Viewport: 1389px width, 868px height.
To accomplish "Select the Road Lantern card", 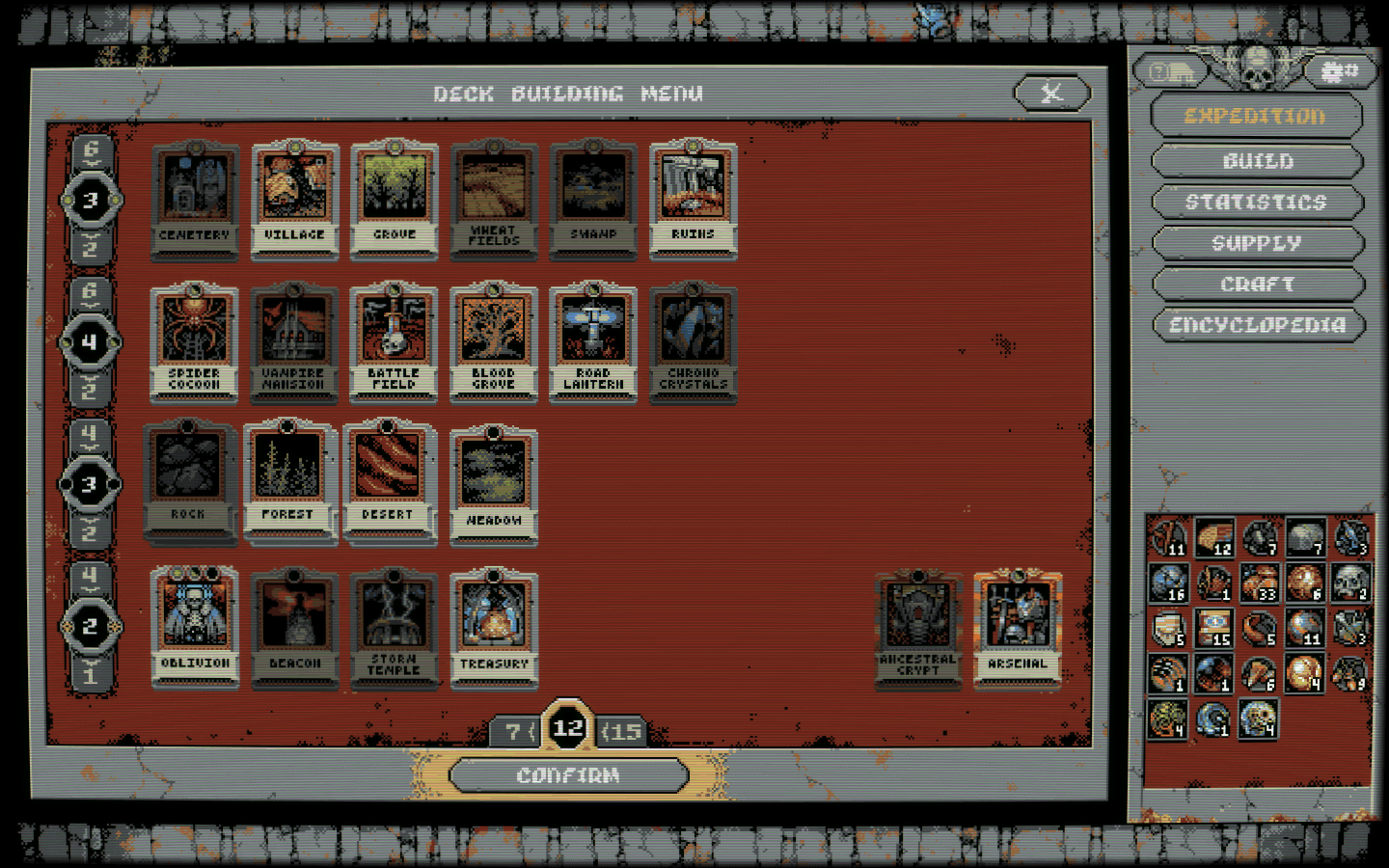I will point(592,339).
